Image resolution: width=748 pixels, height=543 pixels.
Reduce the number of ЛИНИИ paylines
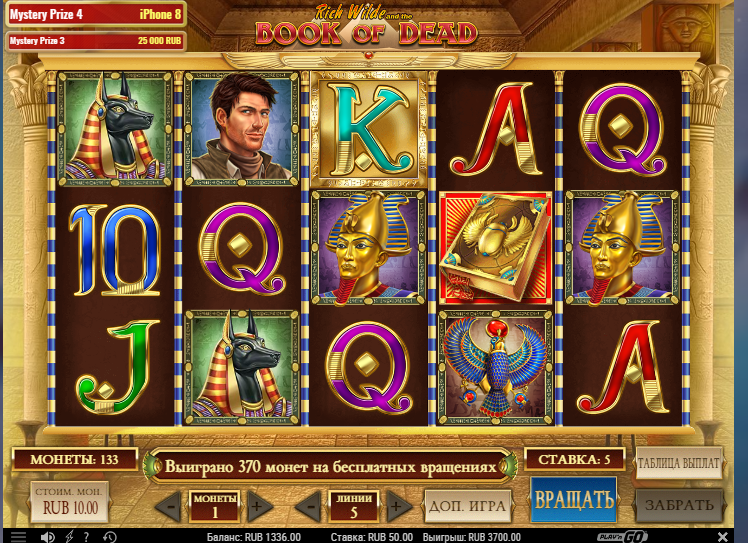coord(313,505)
